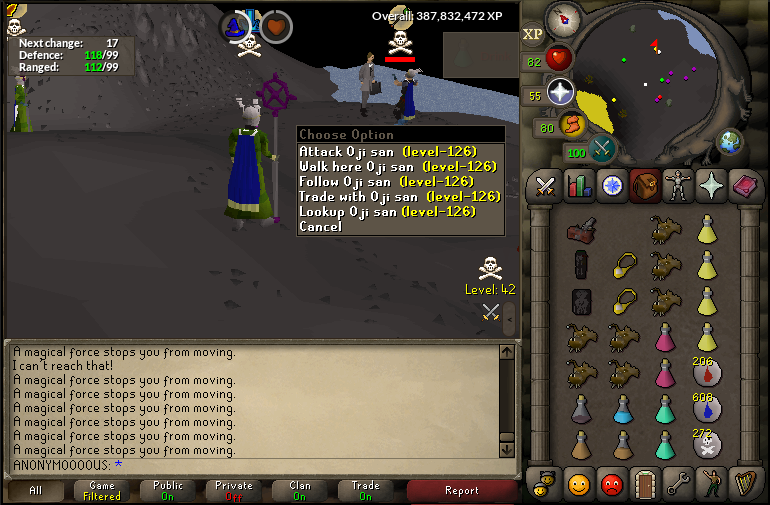The height and width of the screenshot is (505, 770).
Task: Click the XP drops button
Action: tap(533, 34)
